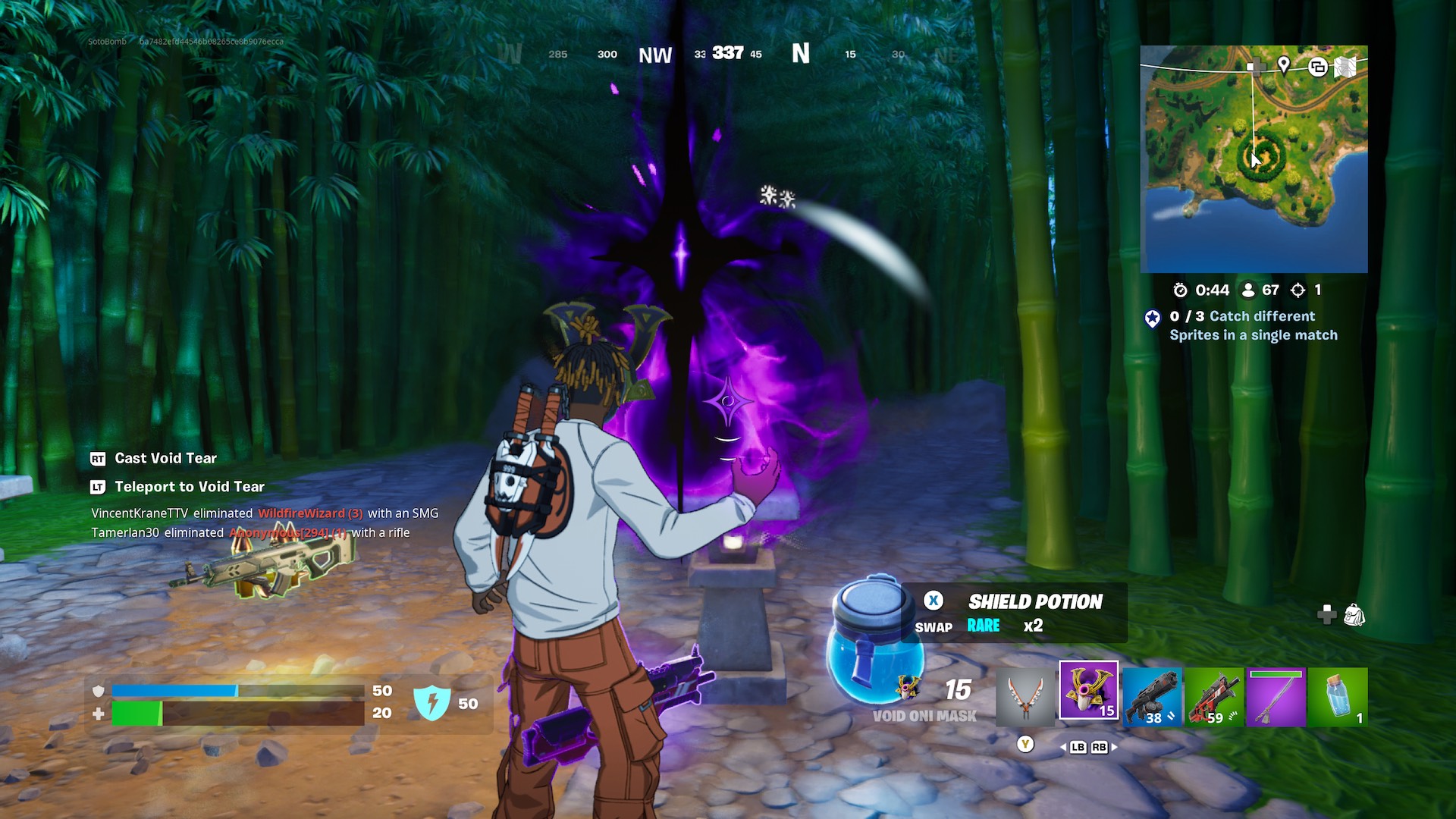Click the map marker pin atop the minimap

1283,66
